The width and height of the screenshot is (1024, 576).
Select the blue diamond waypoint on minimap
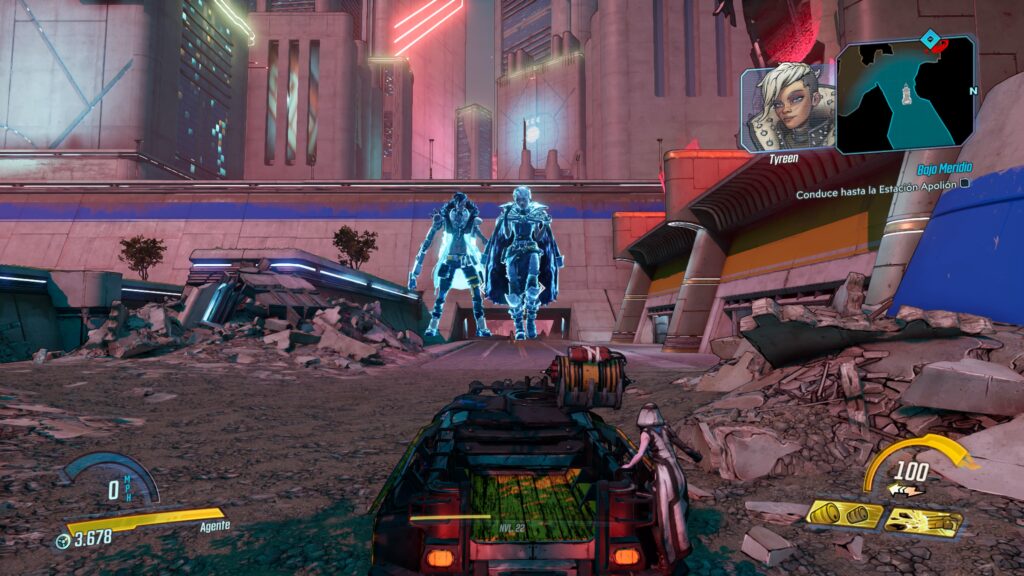[x=932, y=40]
